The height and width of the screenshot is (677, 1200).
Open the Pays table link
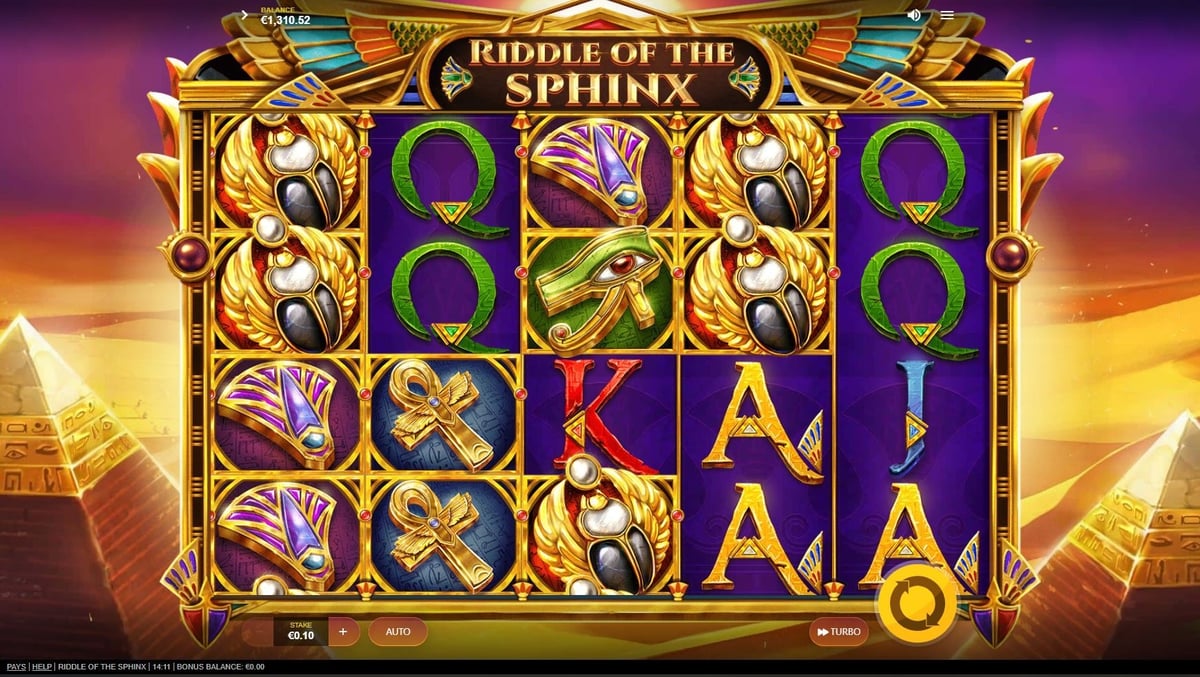point(16,667)
